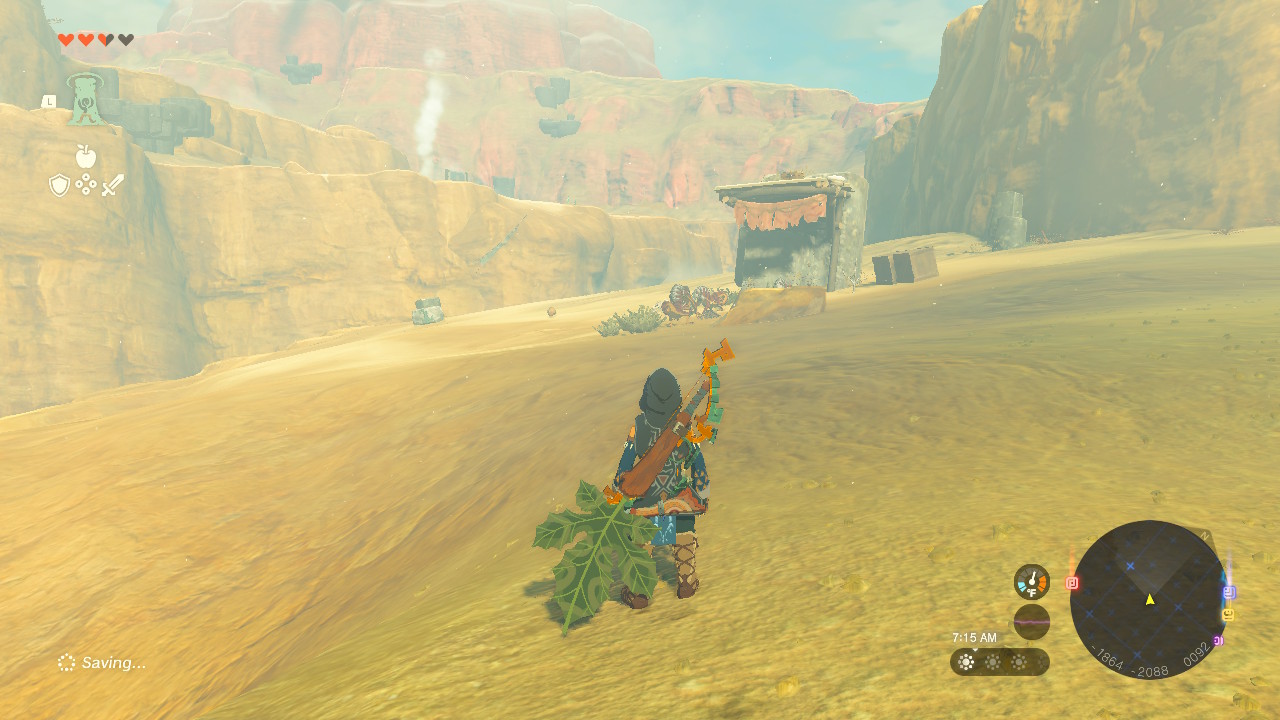The height and width of the screenshot is (720, 1280).
Task: Toggle the second weather forecast symbol
Action: (x=993, y=661)
